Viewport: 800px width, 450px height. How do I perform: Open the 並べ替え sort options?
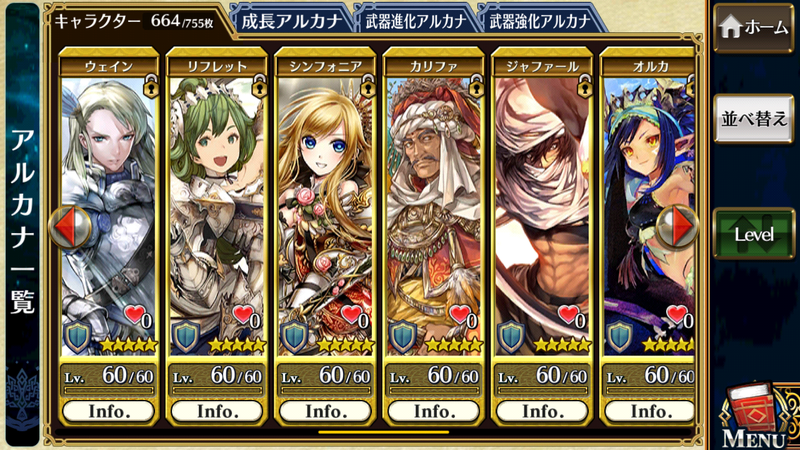click(755, 117)
